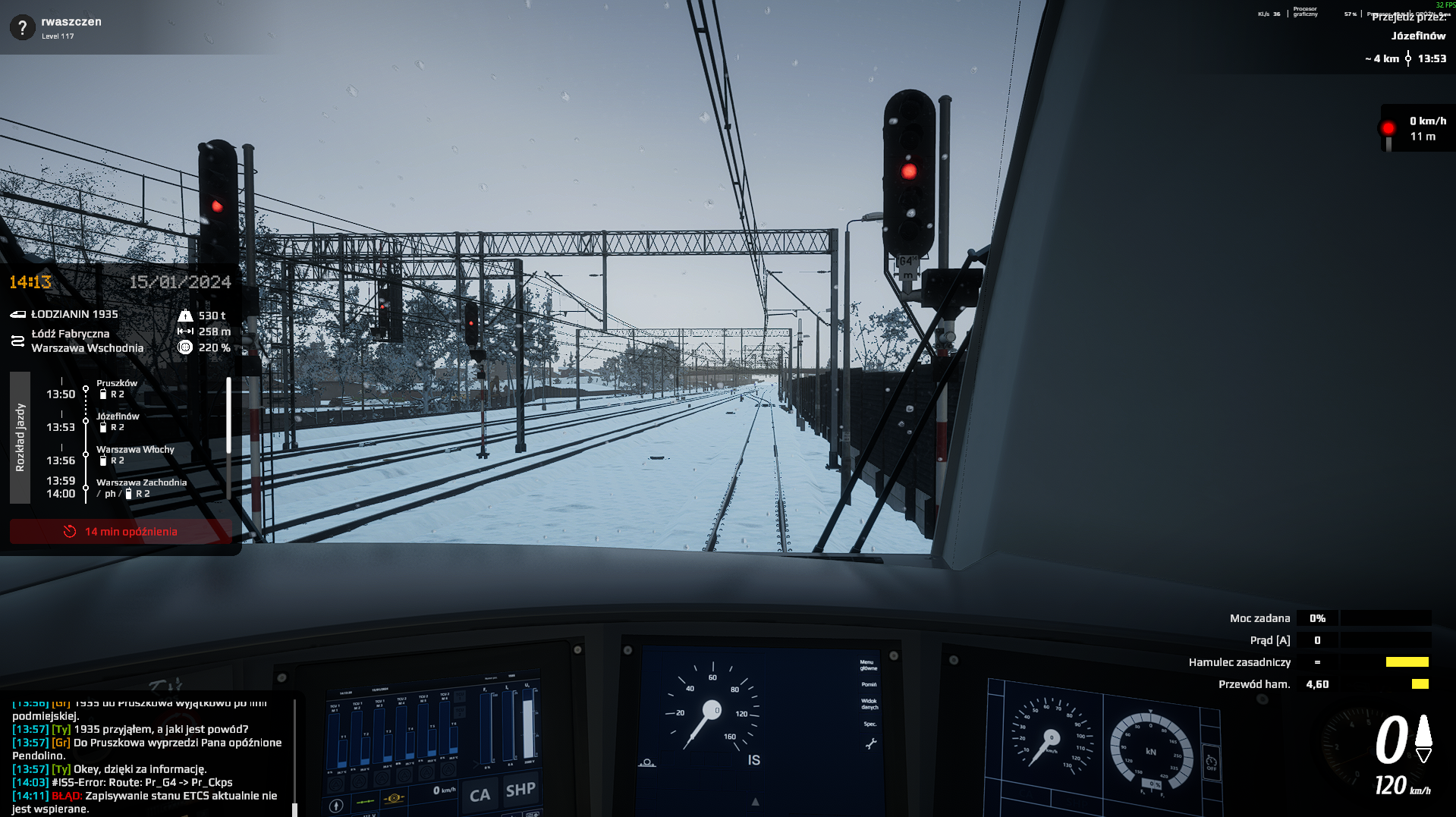Open the question mark help icon

[23, 28]
